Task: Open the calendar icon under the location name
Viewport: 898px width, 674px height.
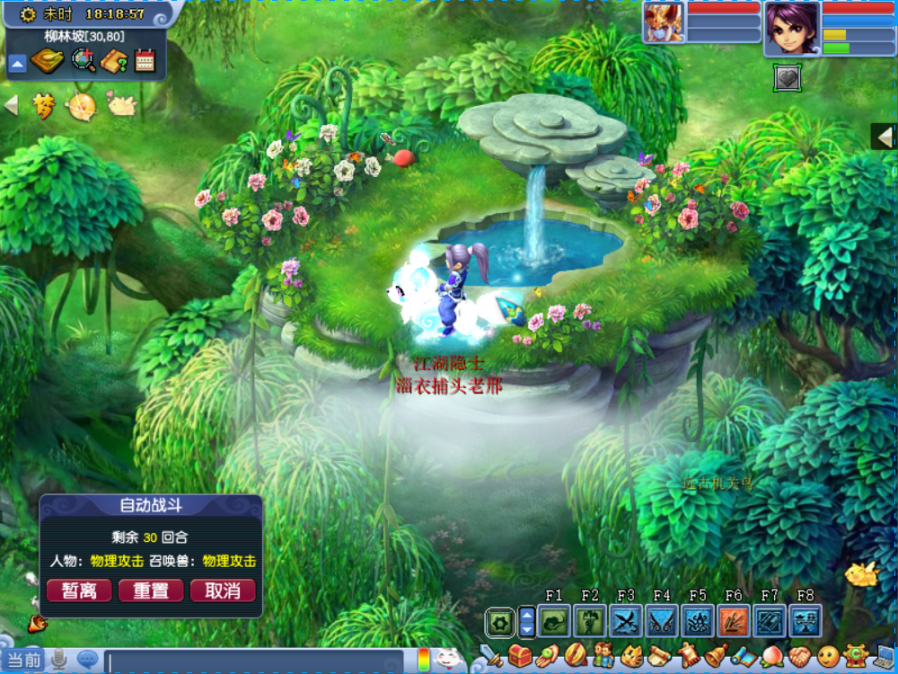Action: click(145, 62)
